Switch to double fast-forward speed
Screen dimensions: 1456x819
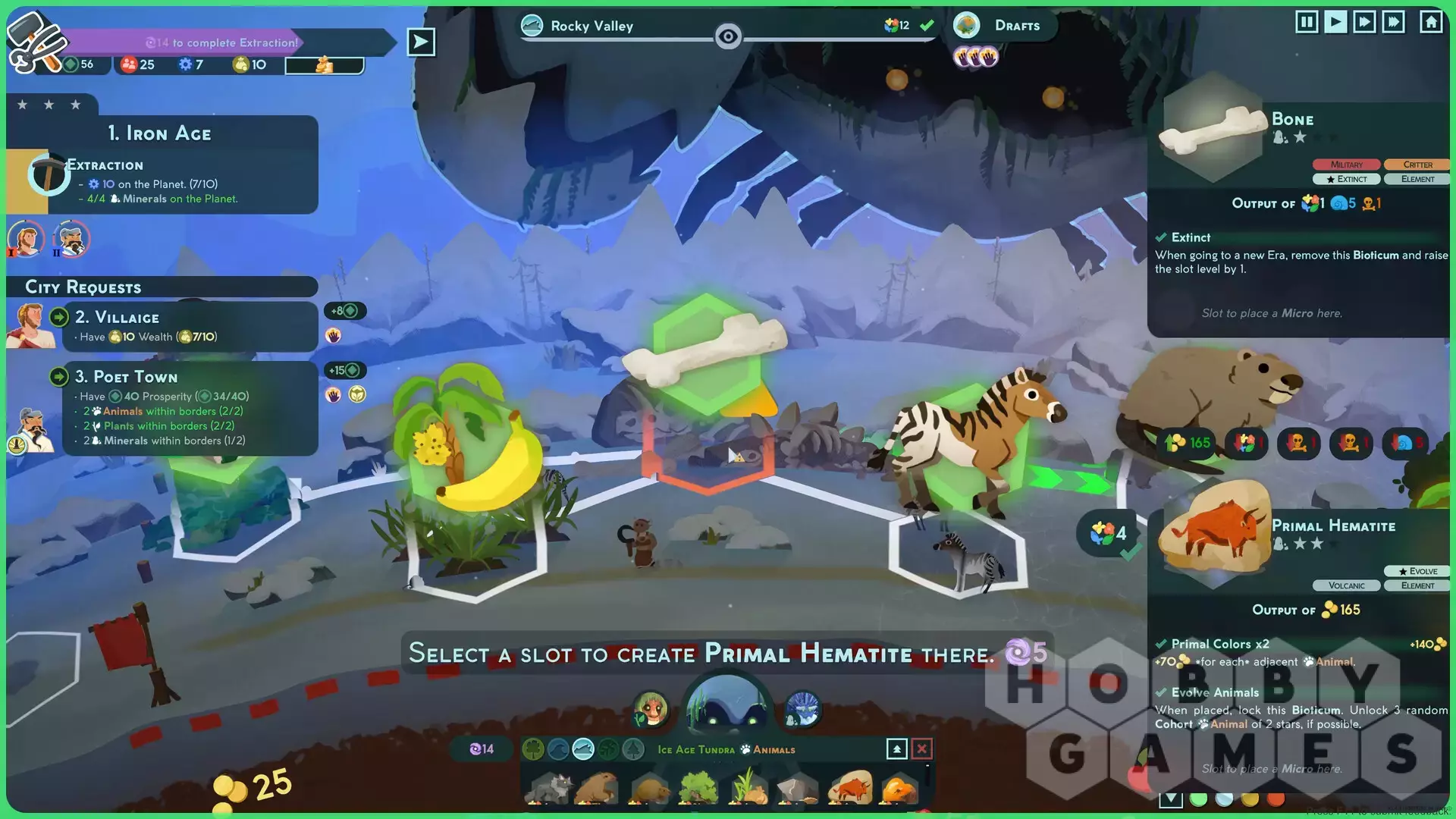[x=1364, y=22]
